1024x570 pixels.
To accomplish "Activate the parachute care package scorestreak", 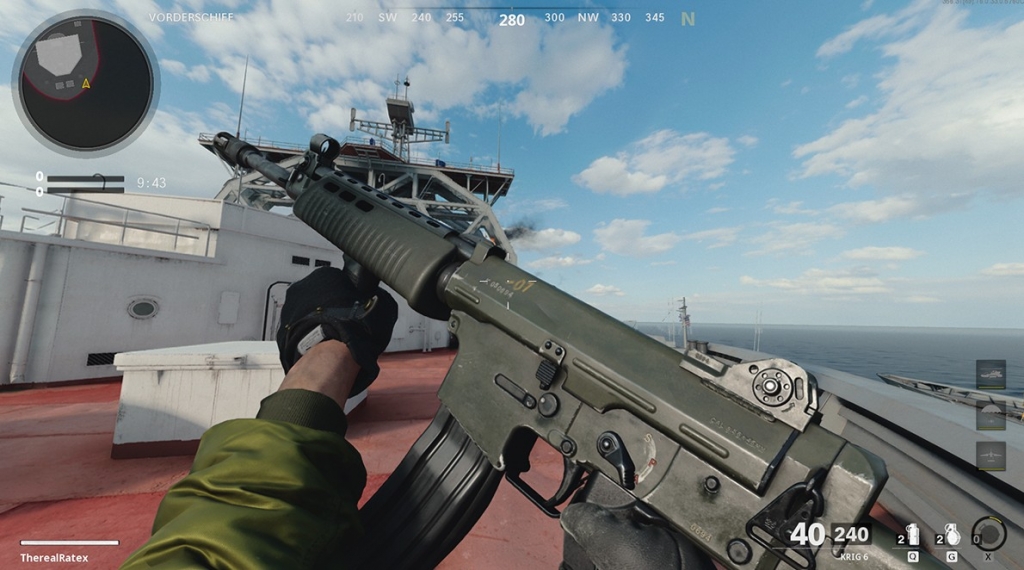I will click(x=990, y=414).
